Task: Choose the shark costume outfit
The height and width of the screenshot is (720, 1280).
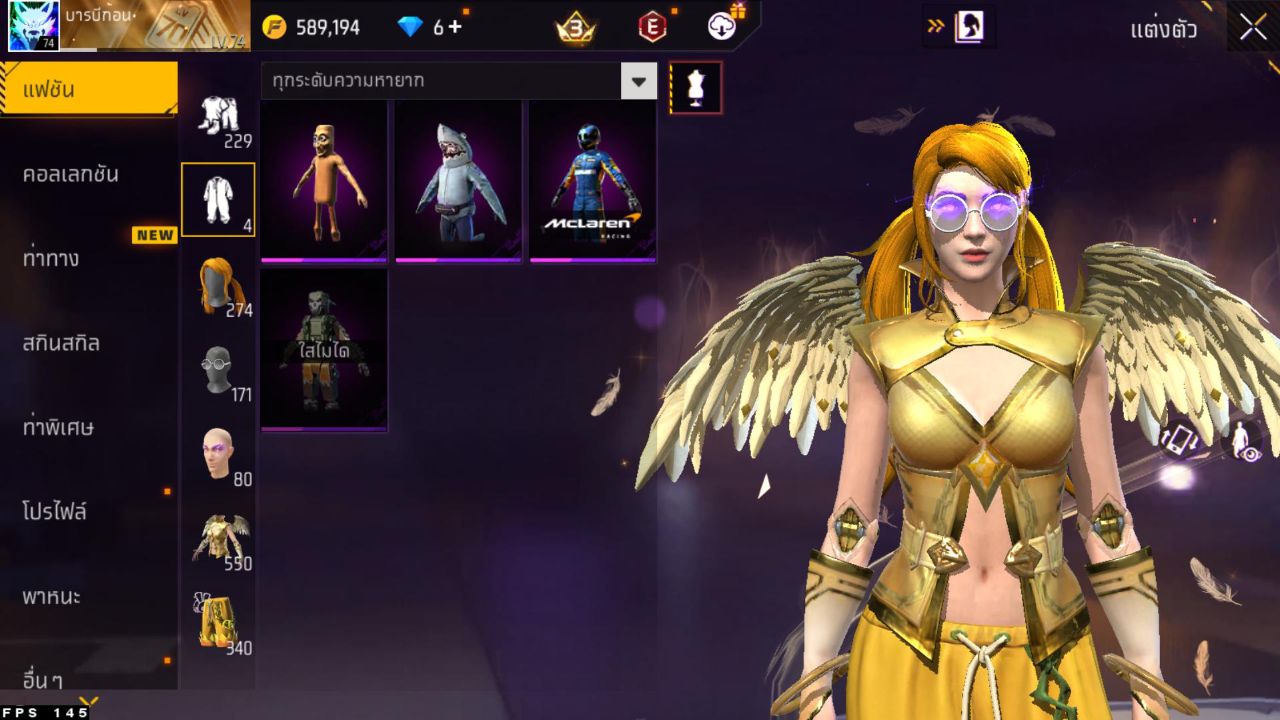Action: click(x=458, y=181)
